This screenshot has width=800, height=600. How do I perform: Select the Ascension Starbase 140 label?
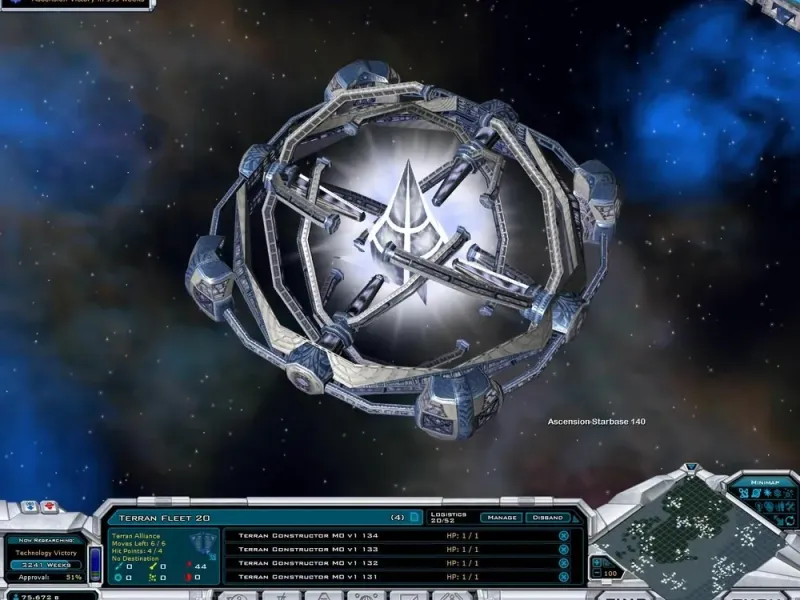596,422
